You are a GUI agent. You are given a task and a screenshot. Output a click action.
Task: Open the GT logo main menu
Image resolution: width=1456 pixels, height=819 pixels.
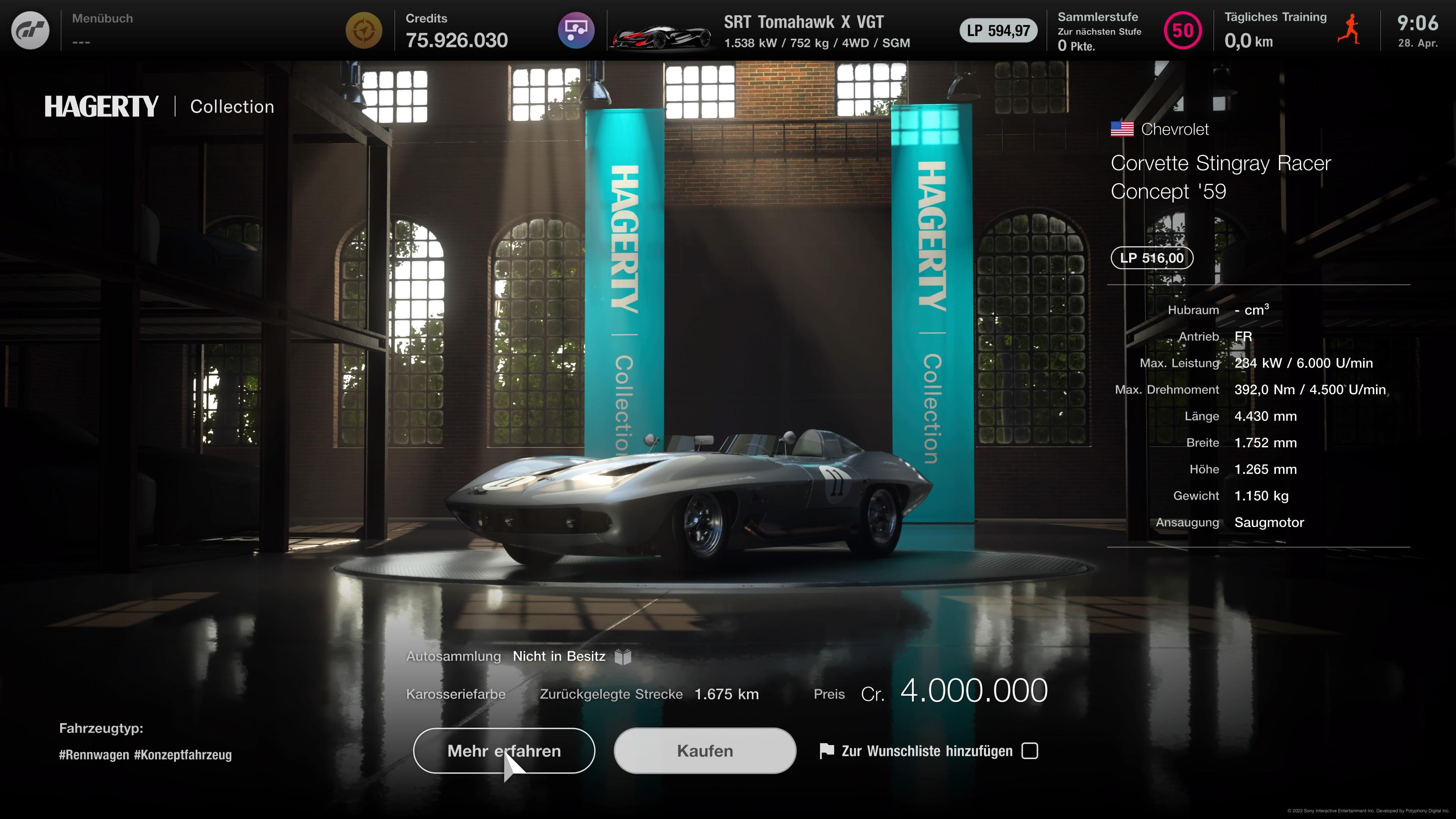[30, 30]
